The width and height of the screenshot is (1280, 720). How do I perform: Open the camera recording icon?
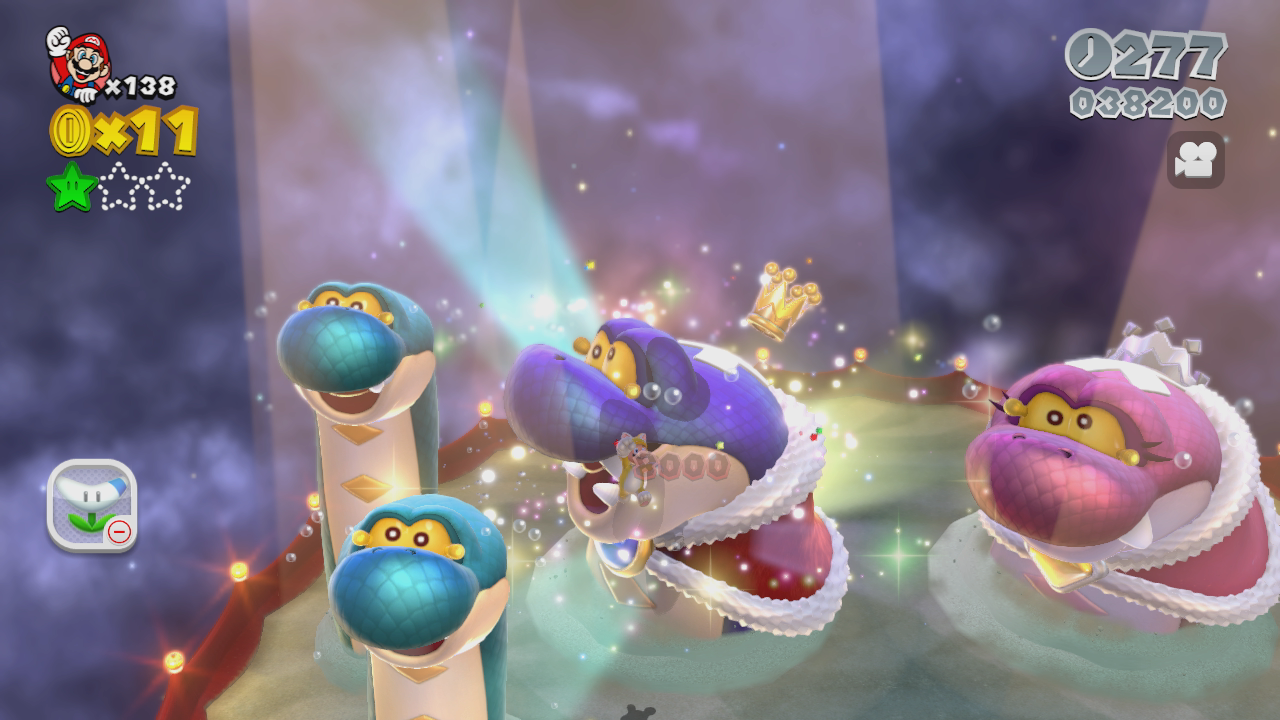coord(1197,157)
